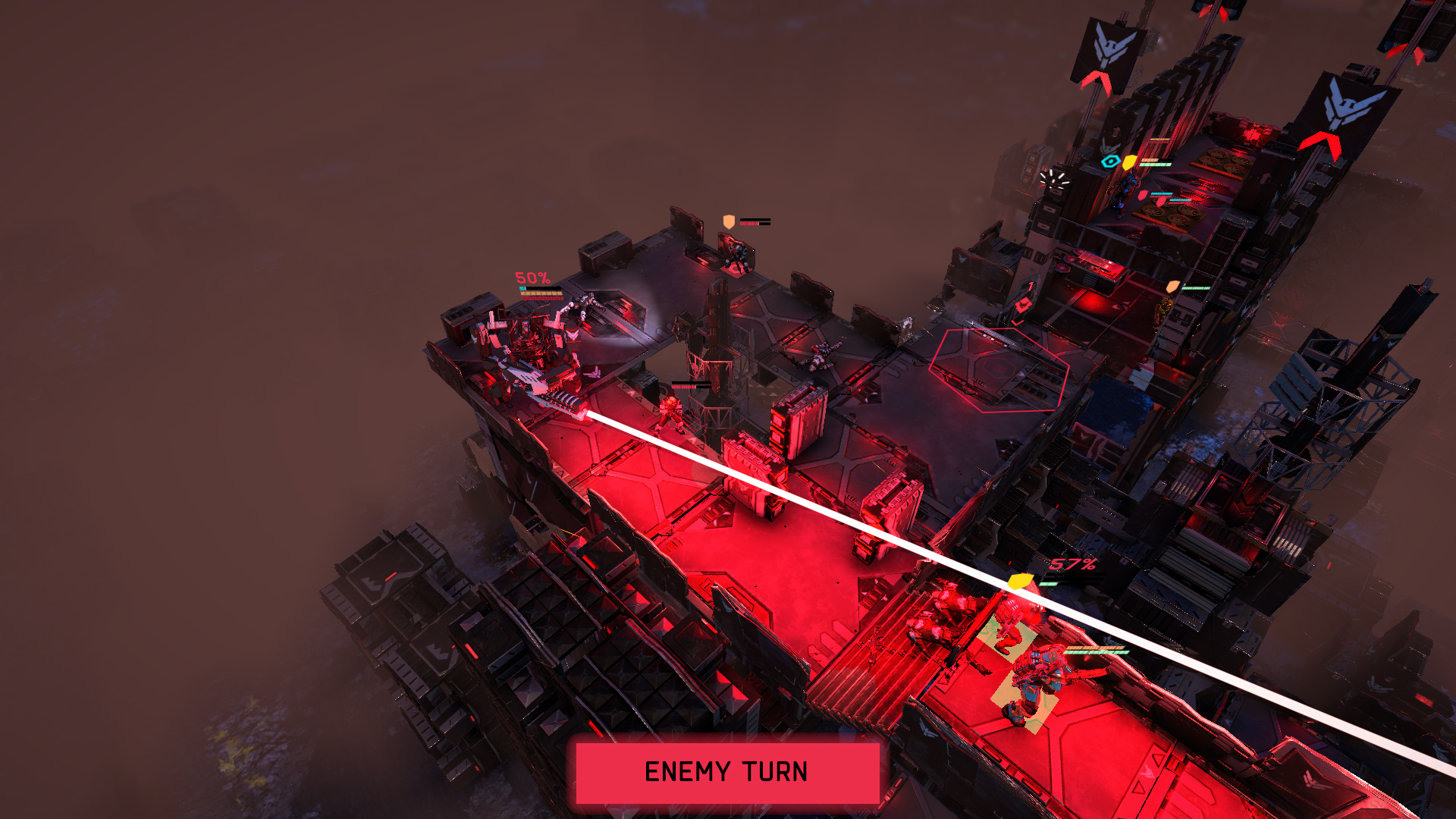This screenshot has height=819, width=1456.
Task: Click the orange segmented armor bar of the red mech
Action: coord(1095,648)
